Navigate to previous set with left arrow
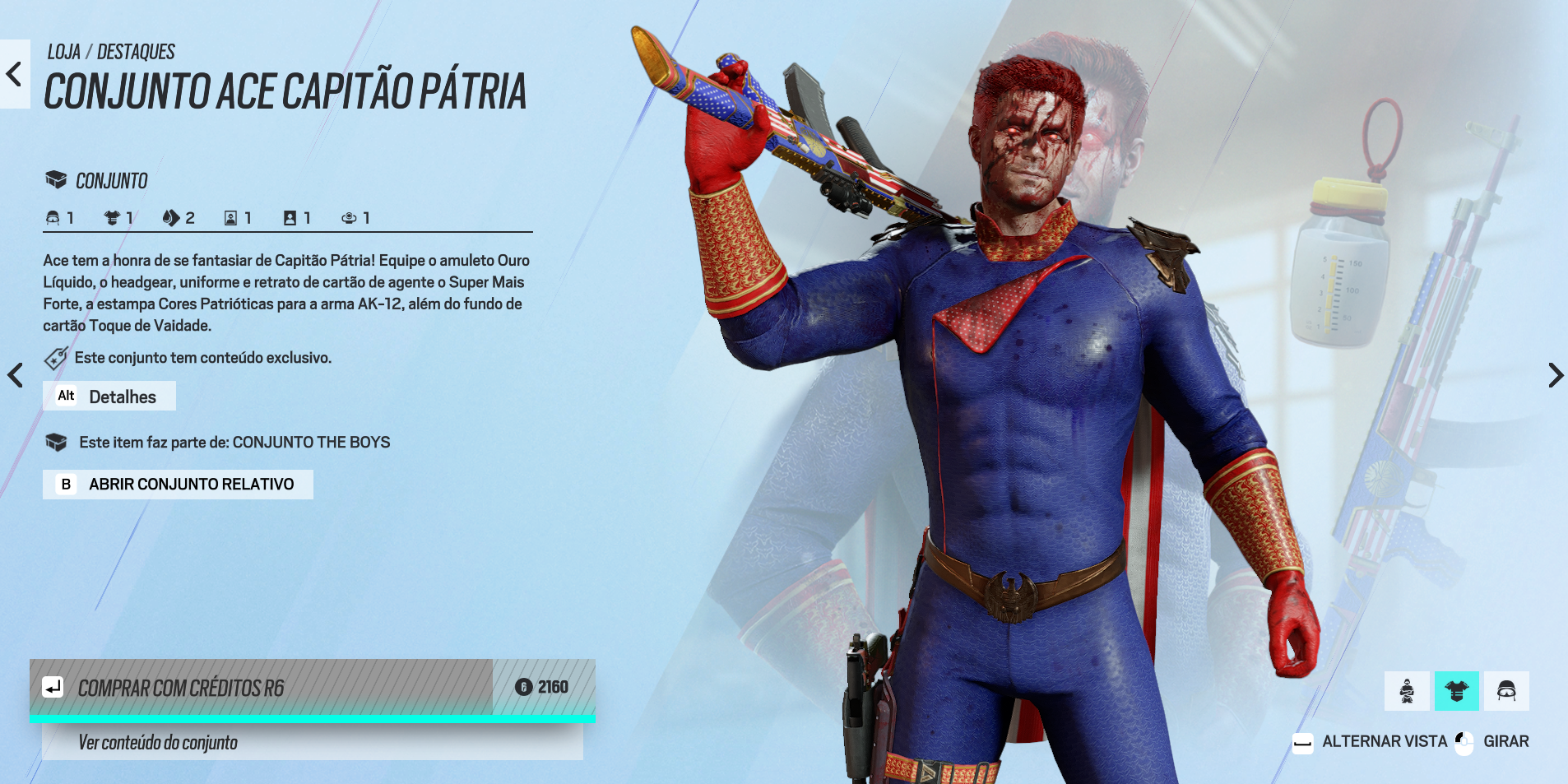This screenshot has width=1568, height=784. point(14,375)
